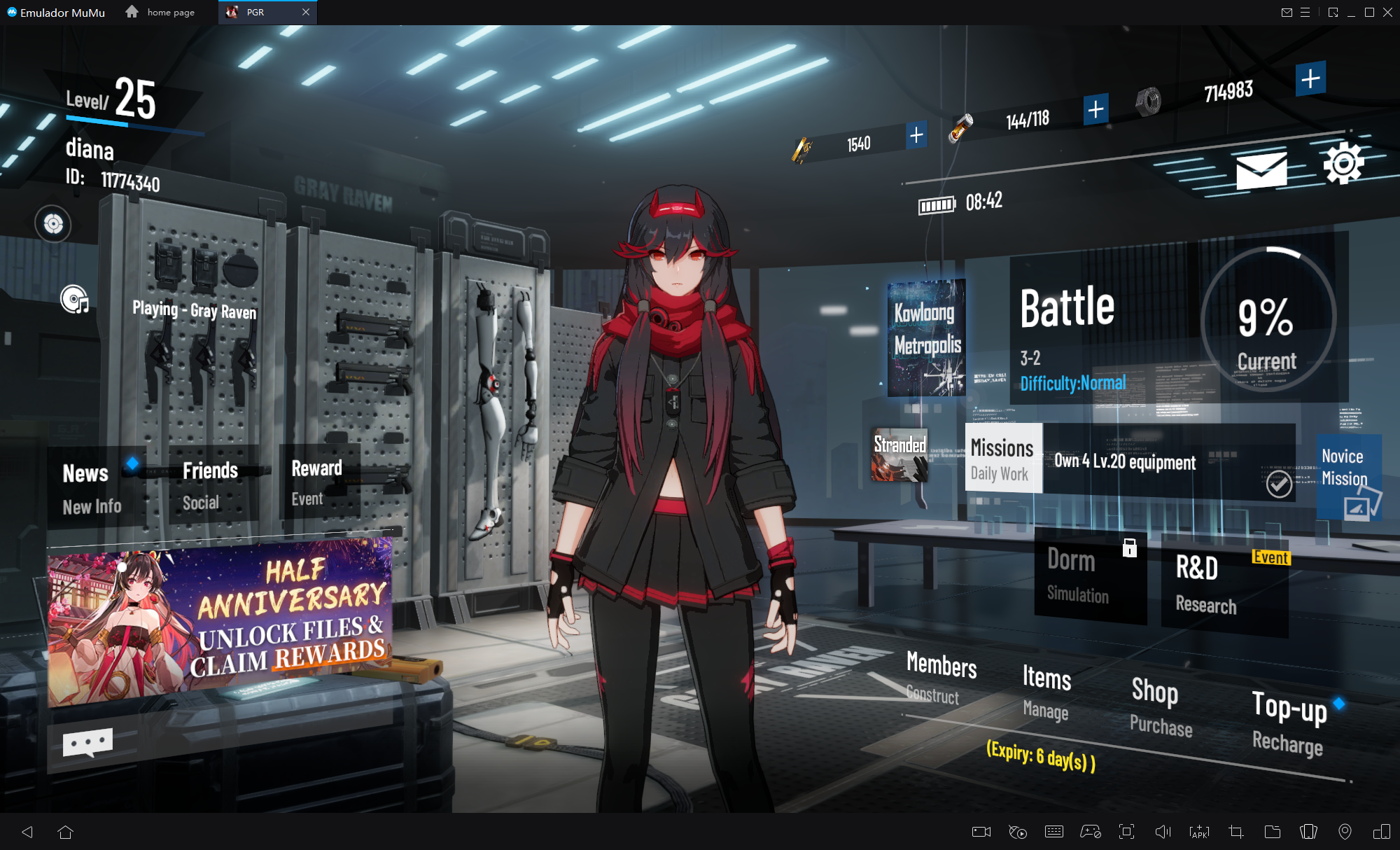Select the Kowloong Metropolis event thumbnail
The image size is (1400, 850).
(926, 337)
